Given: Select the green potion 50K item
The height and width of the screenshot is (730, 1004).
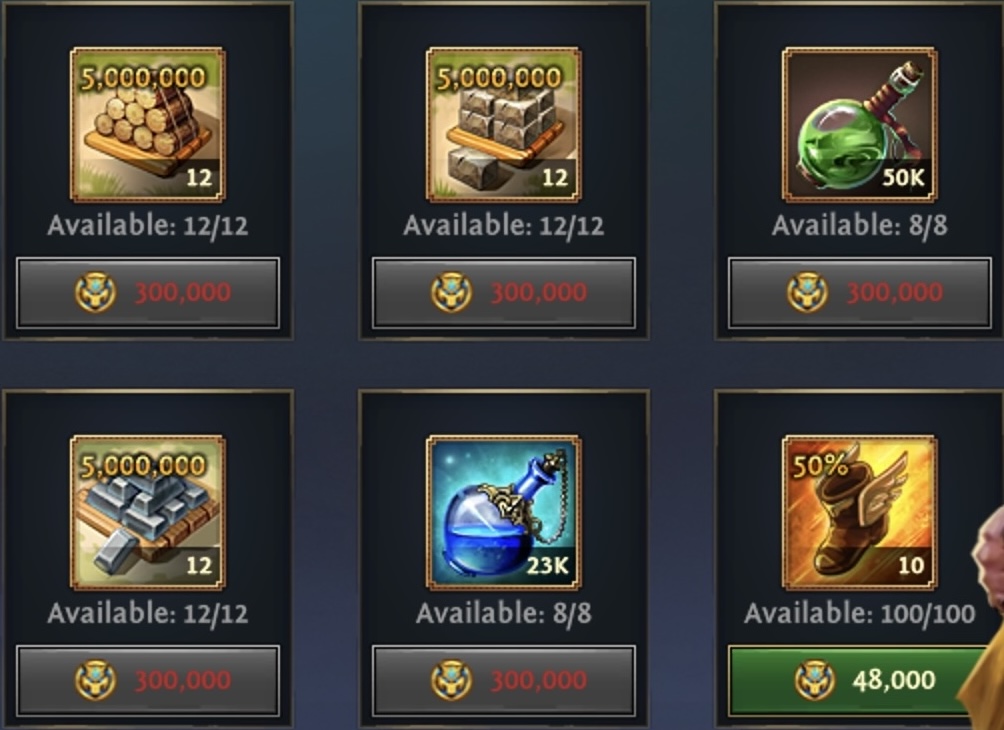Looking at the screenshot, I should (x=859, y=125).
